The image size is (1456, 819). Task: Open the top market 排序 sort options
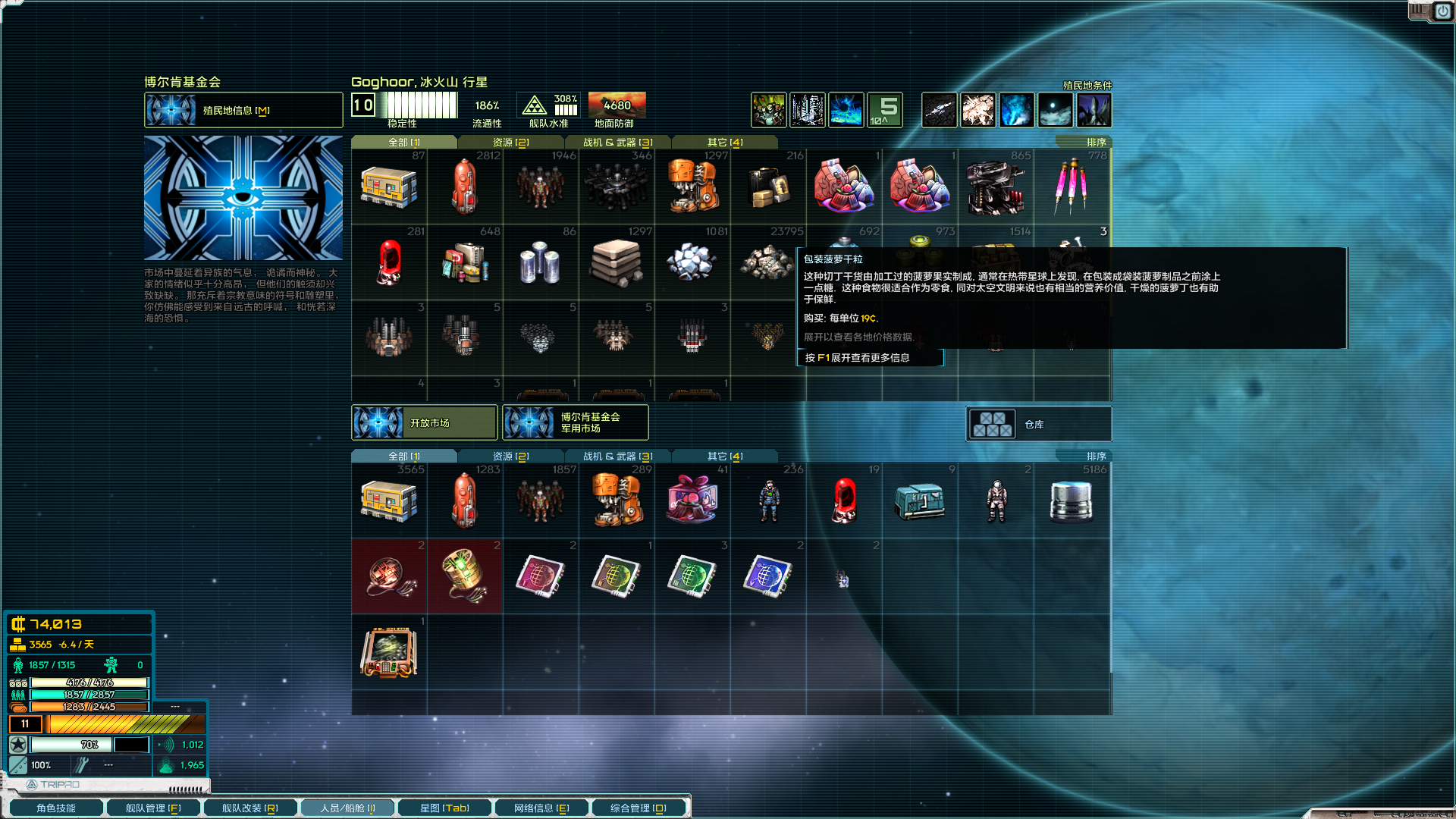(x=1095, y=141)
